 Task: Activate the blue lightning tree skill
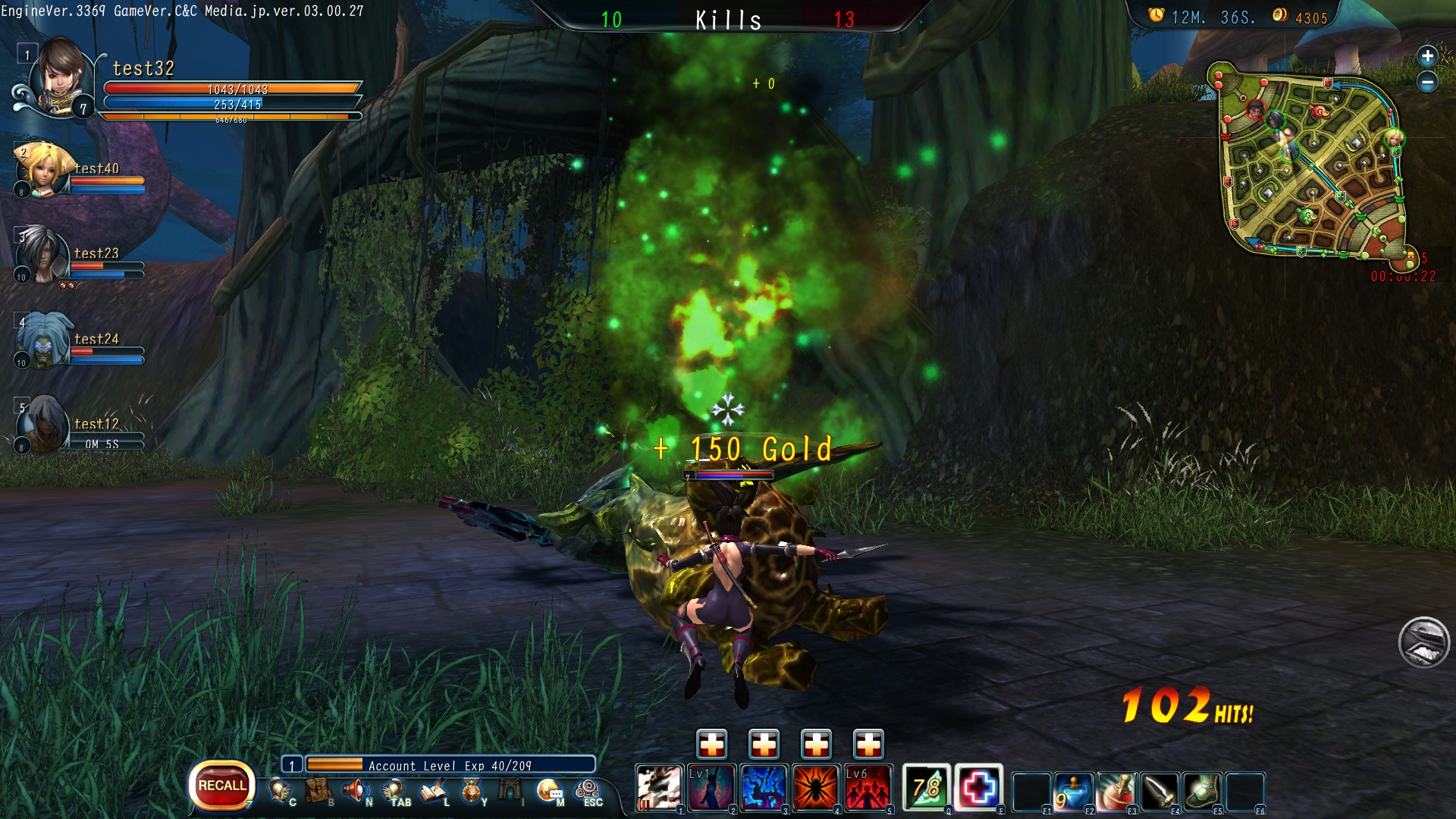coord(763,787)
